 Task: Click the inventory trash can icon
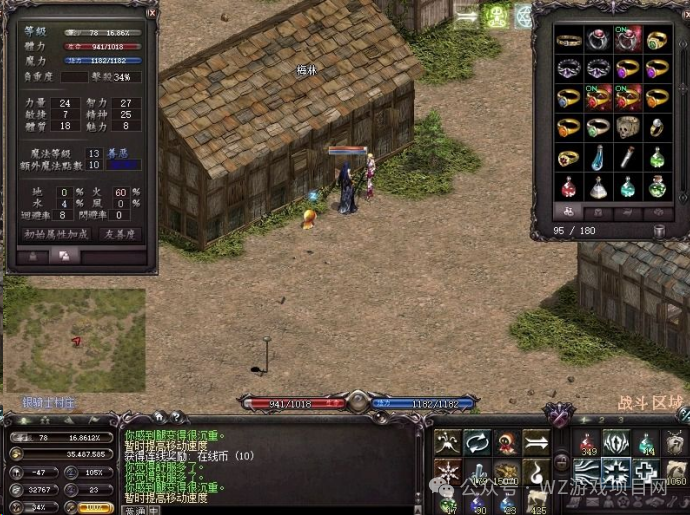(660, 231)
